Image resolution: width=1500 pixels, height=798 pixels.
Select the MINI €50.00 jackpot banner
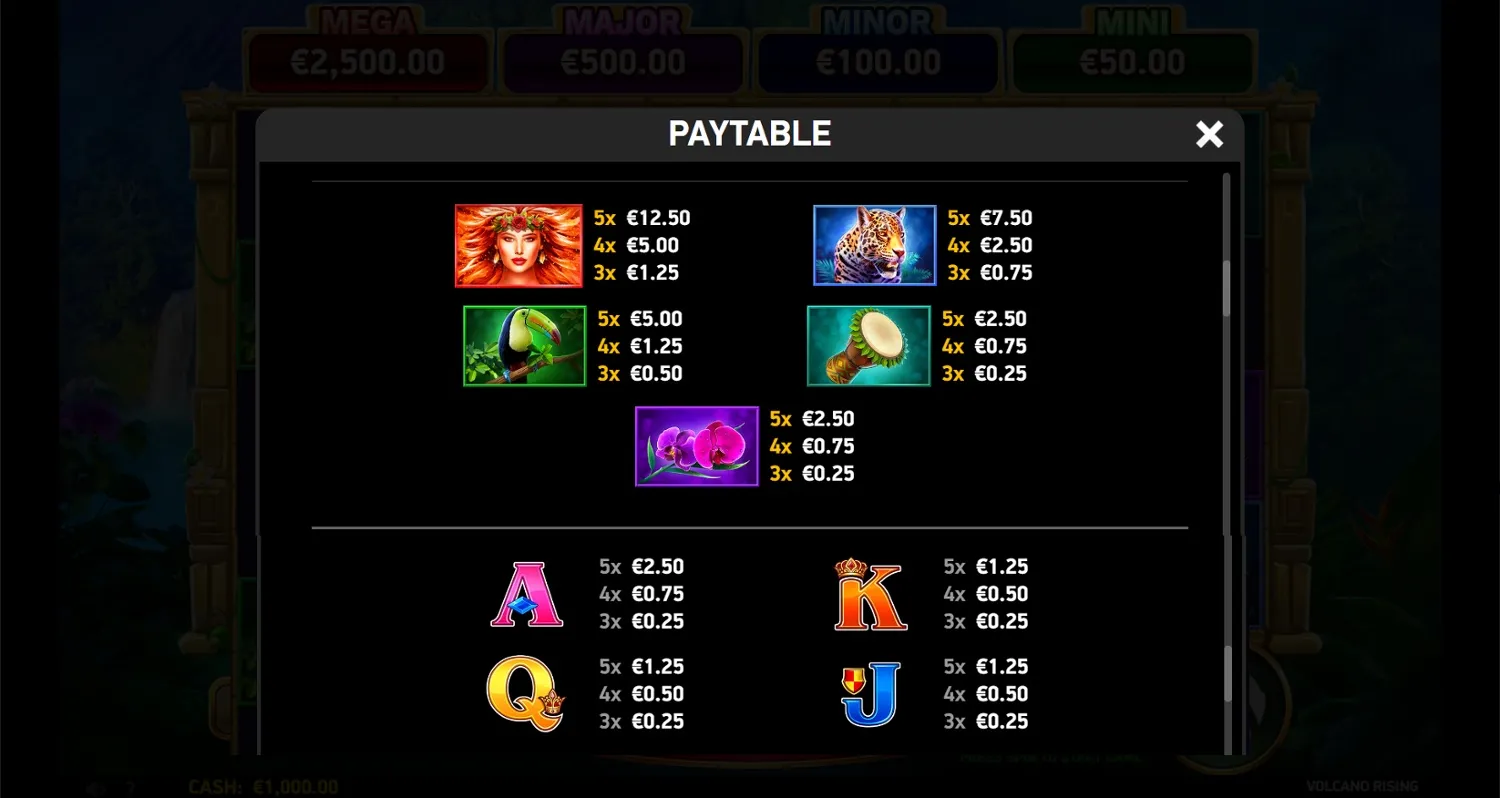click(1132, 61)
